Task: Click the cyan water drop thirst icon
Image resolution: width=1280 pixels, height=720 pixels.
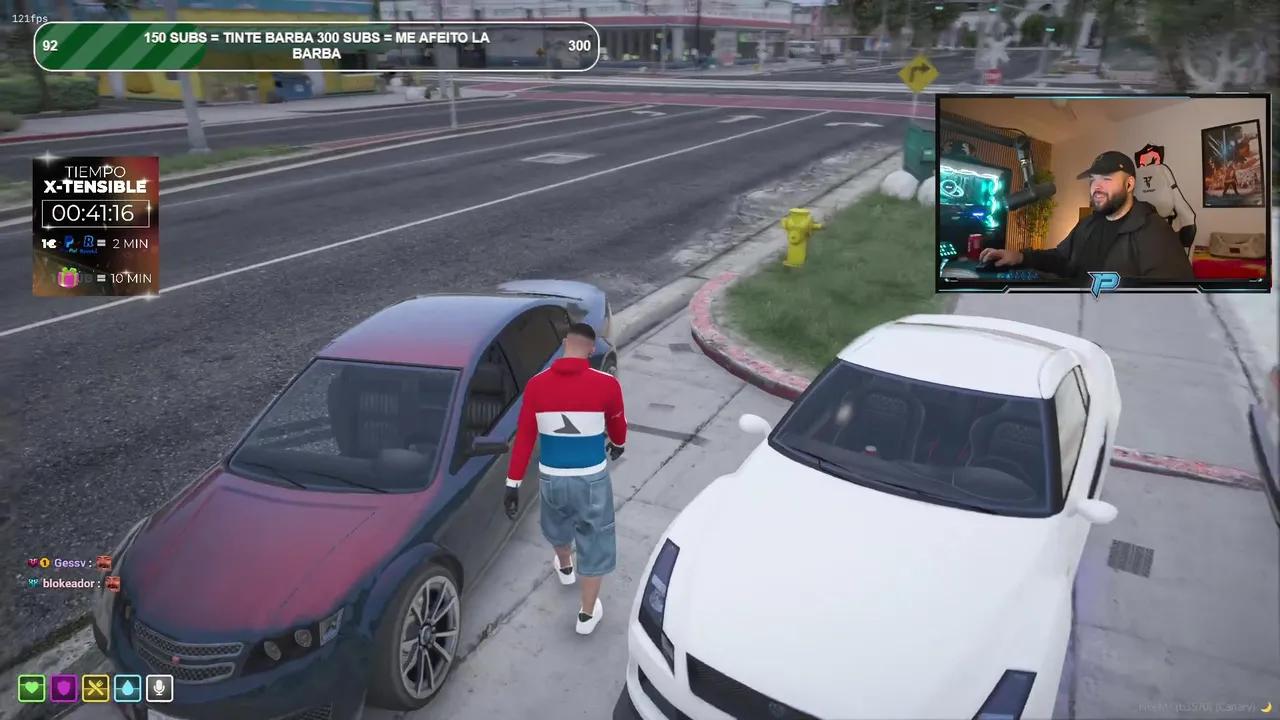Action: click(127, 688)
